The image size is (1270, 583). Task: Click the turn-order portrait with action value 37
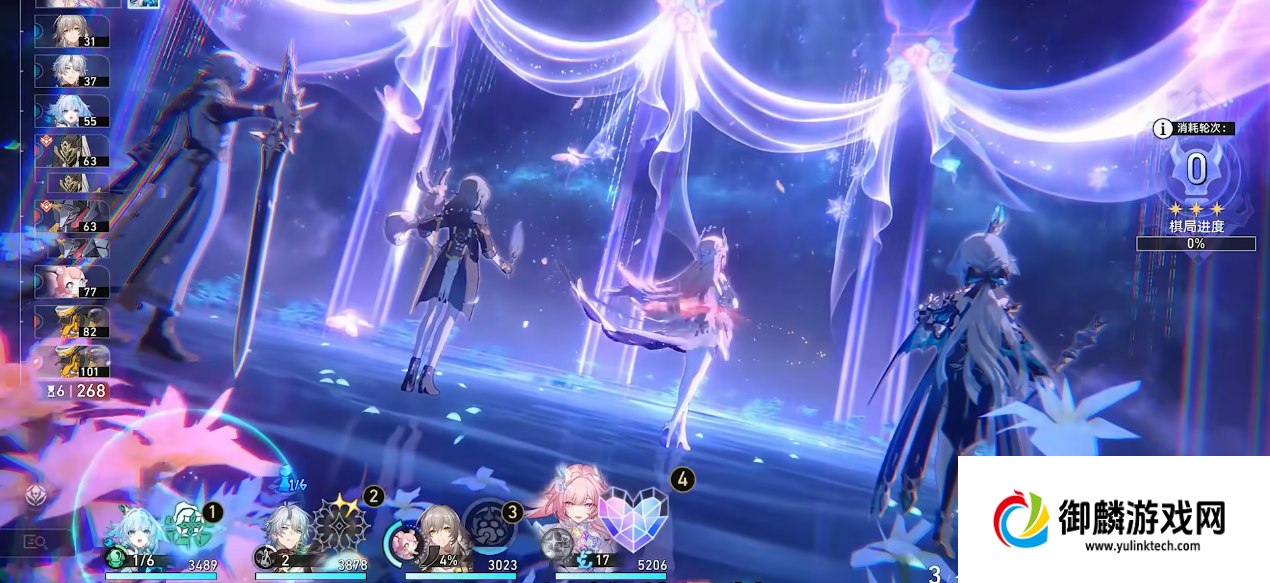tap(73, 71)
